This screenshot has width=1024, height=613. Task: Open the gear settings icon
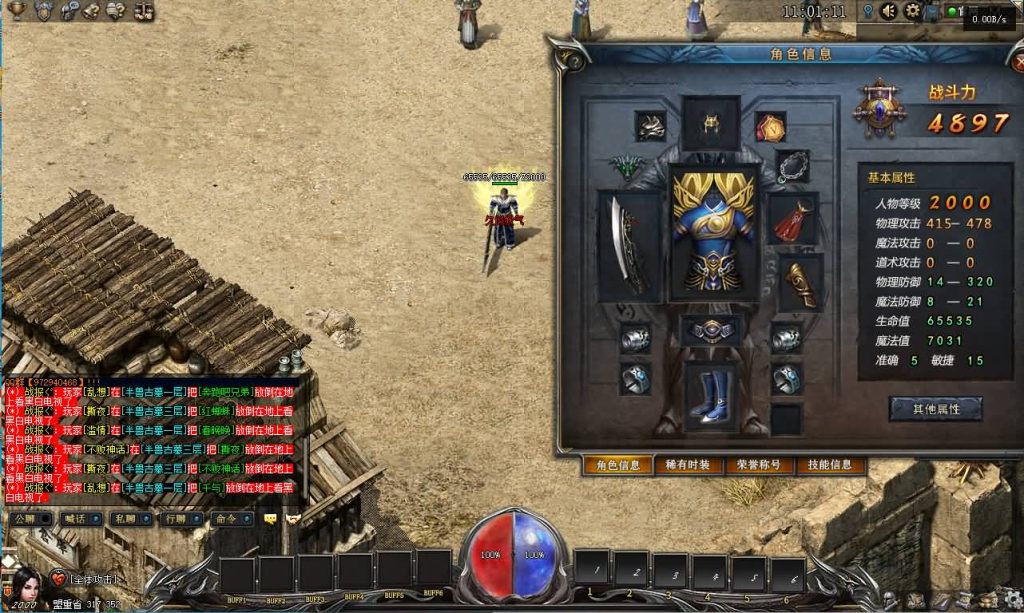coord(912,11)
